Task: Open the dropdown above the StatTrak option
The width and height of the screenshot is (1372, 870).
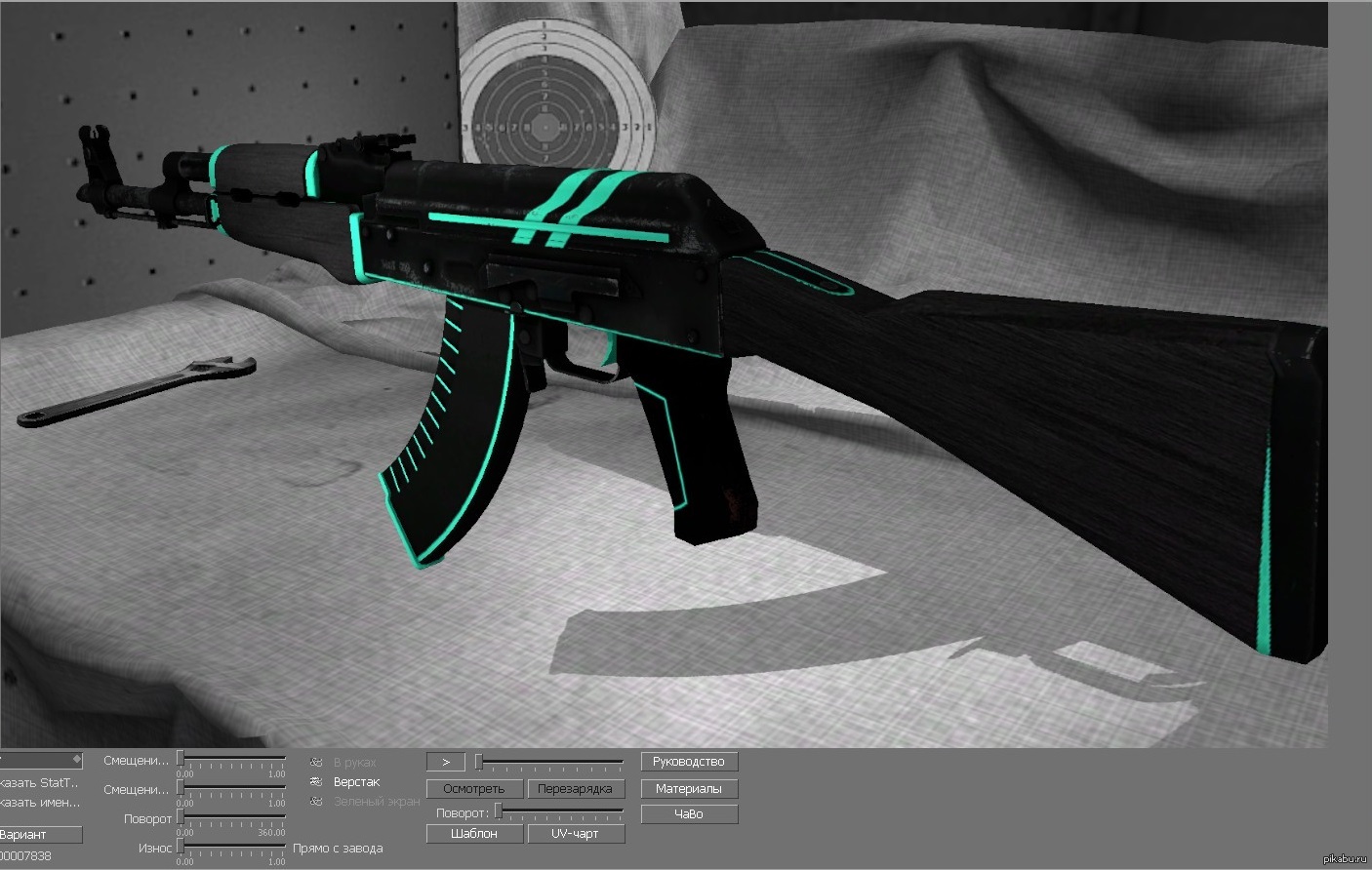Action: click(41, 759)
